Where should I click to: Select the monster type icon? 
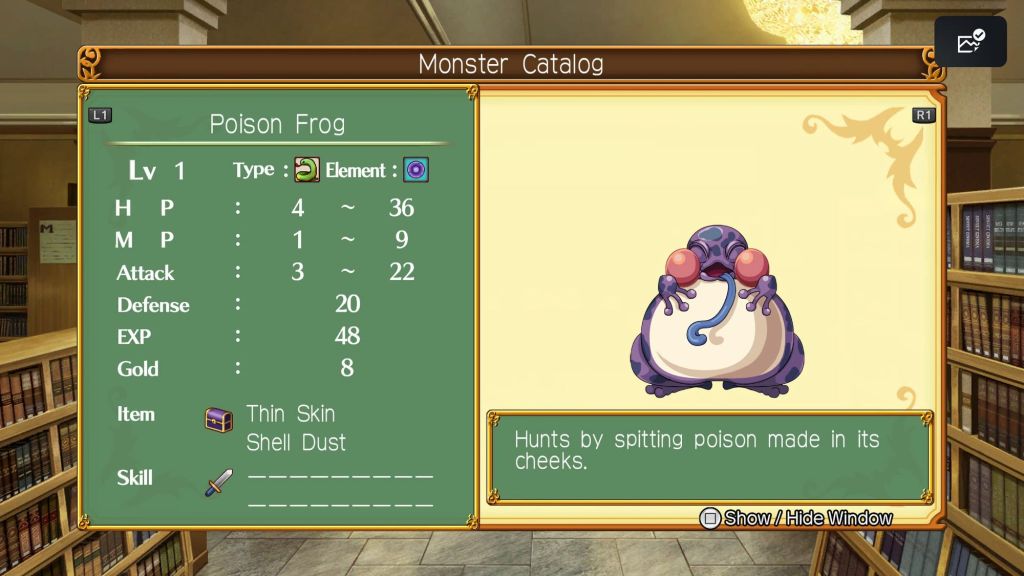pyautogui.click(x=306, y=170)
